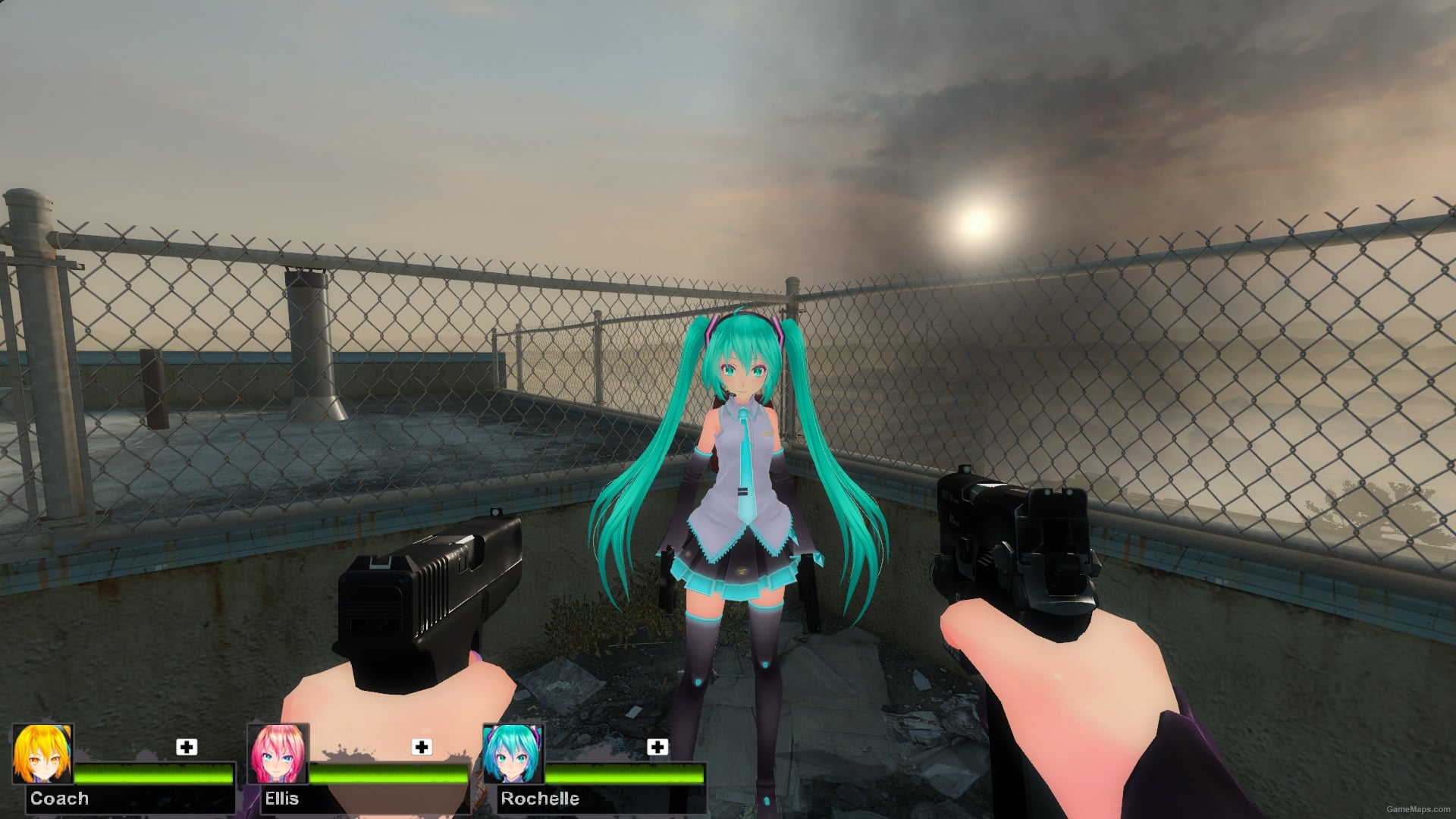The height and width of the screenshot is (819, 1456).
Task: Select the health pack icon next to Ellis
Action: [422, 748]
